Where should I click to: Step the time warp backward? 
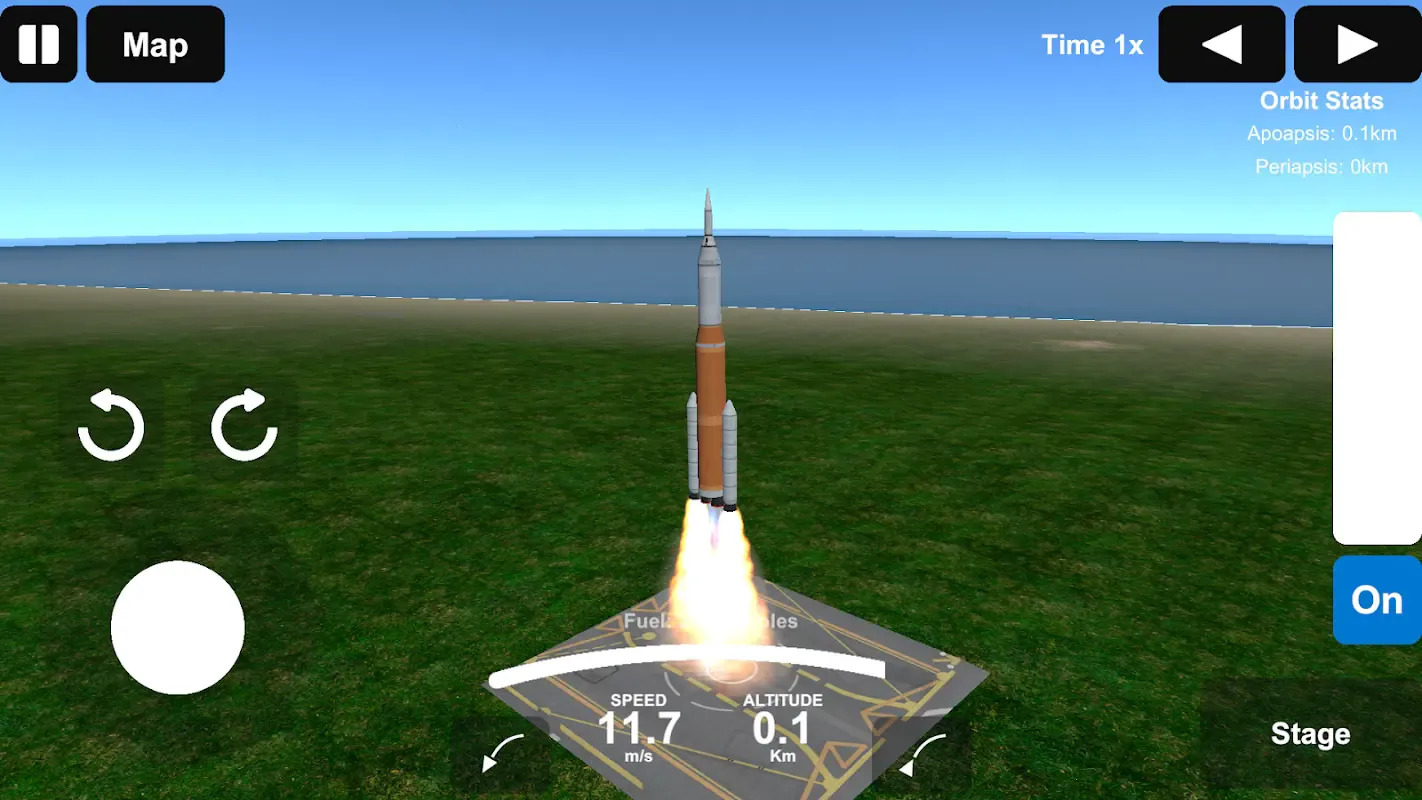click(x=1221, y=44)
